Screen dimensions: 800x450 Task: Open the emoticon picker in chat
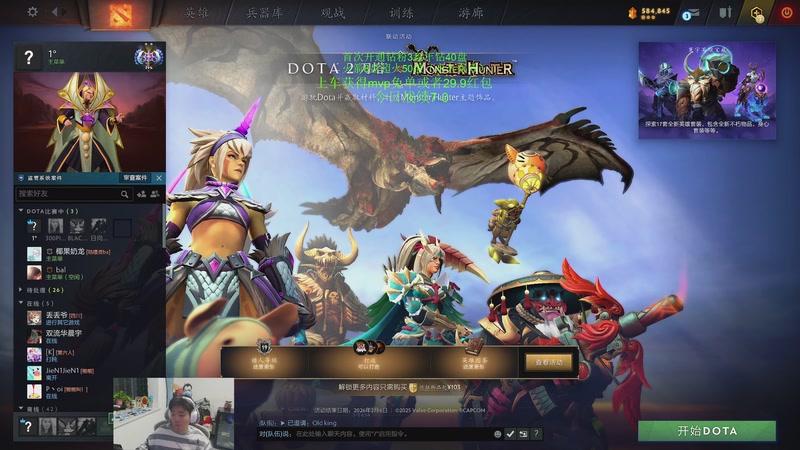(498, 434)
